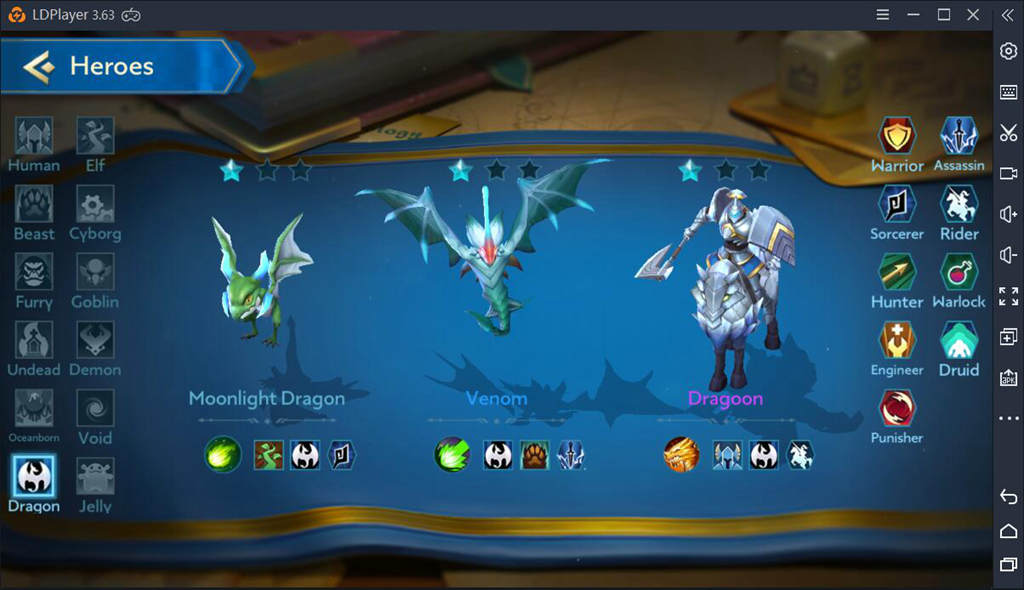
Task: Show Void race heroes
Action: (x=95, y=409)
